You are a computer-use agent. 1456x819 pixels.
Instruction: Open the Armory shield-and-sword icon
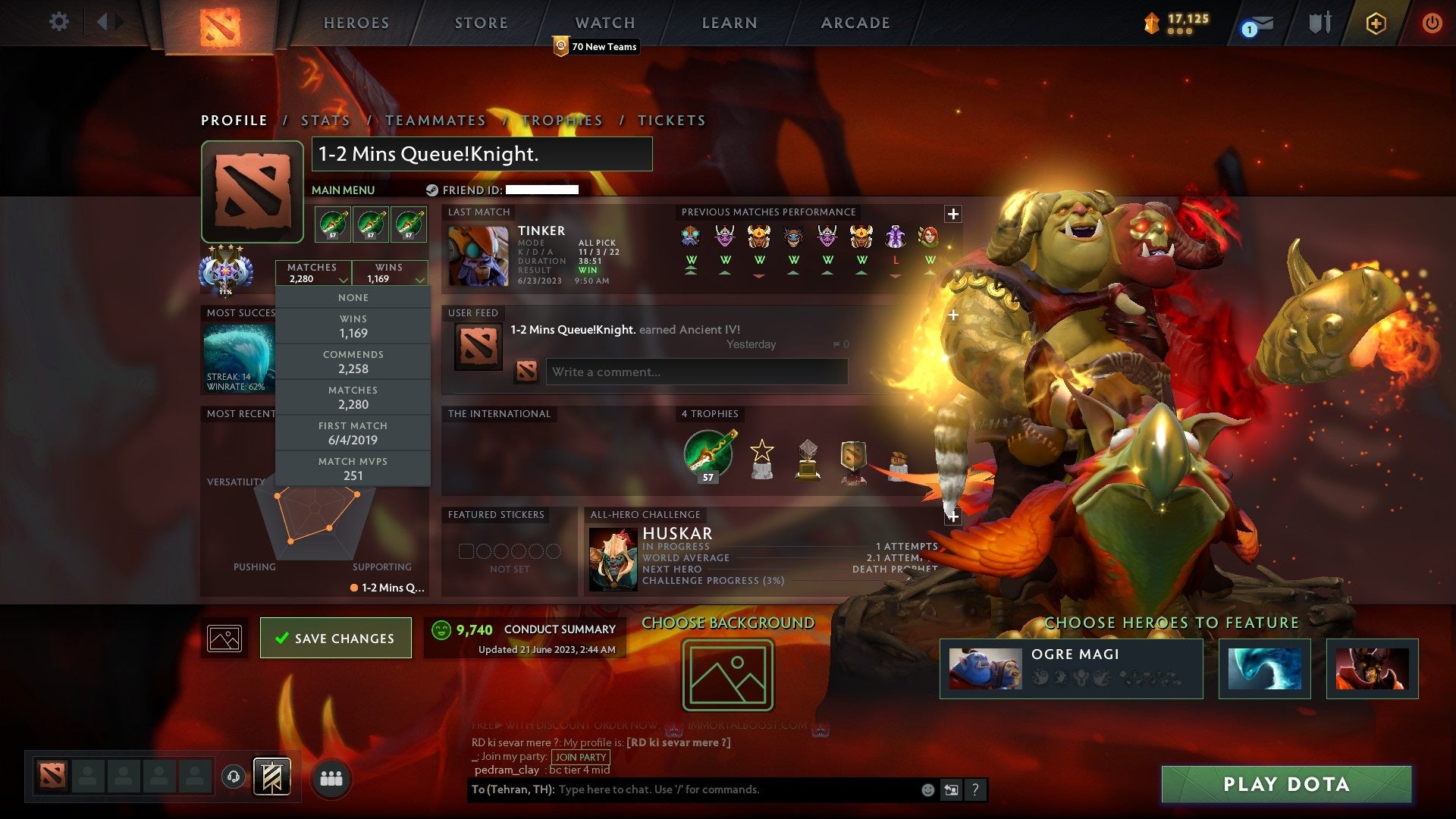[1319, 23]
